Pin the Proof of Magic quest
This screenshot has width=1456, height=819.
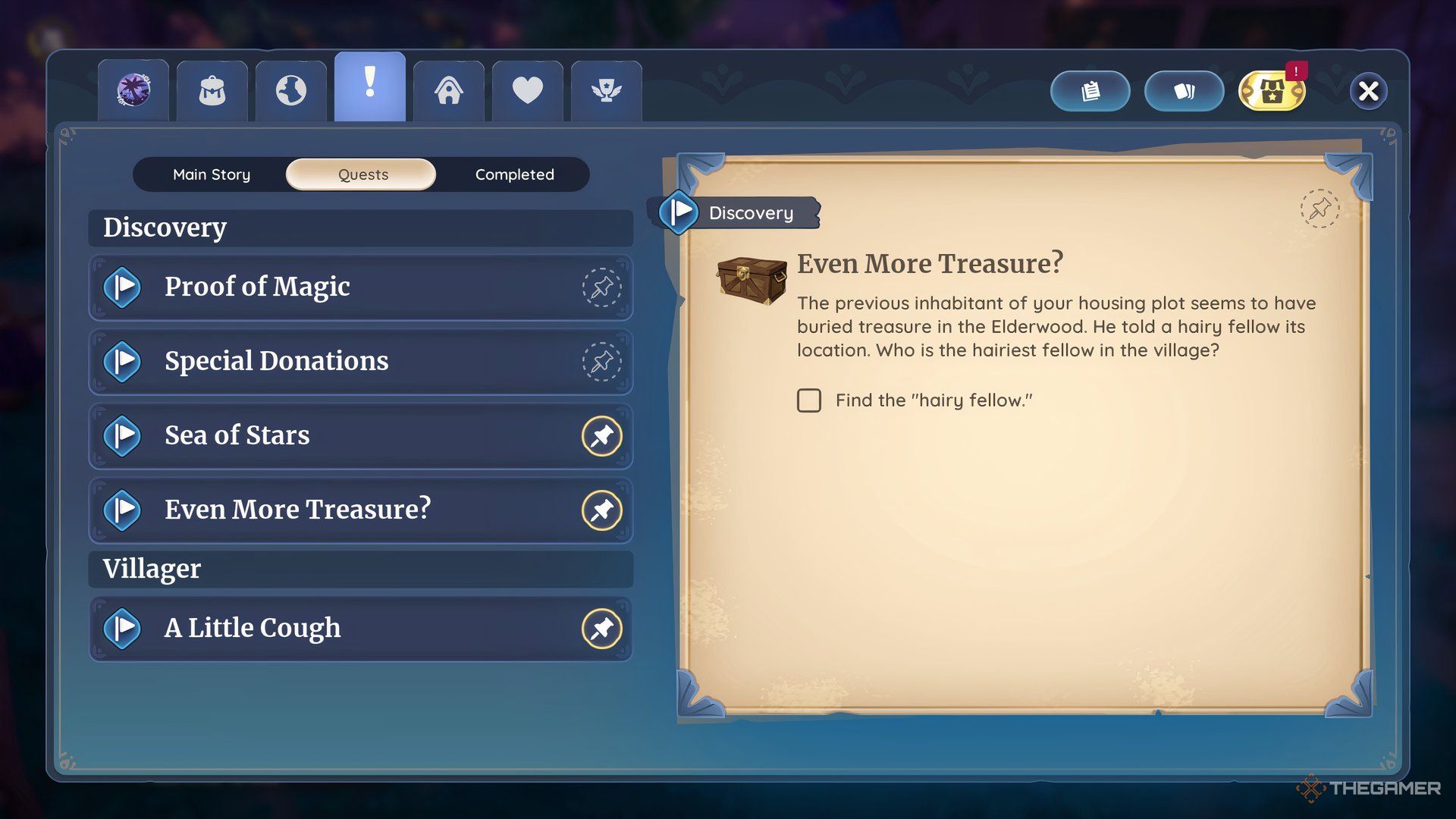pos(601,288)
